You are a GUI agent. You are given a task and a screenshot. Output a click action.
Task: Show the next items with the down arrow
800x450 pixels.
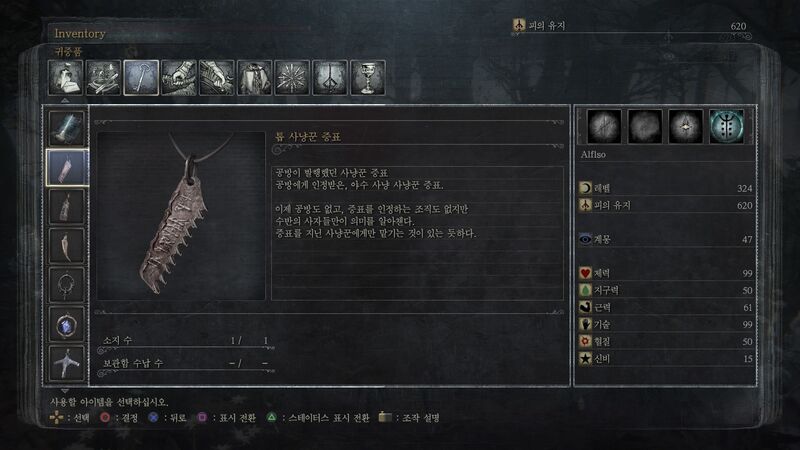click(66, 389)
